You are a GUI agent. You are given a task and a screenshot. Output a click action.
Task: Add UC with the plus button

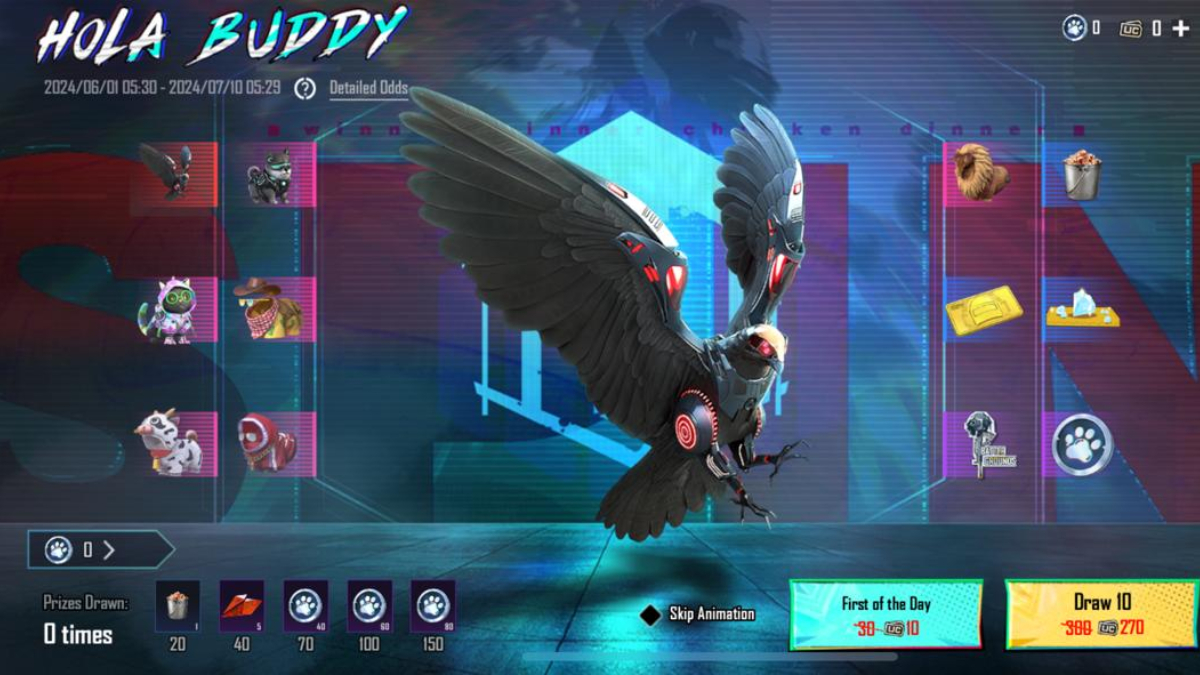(1181, 28)
